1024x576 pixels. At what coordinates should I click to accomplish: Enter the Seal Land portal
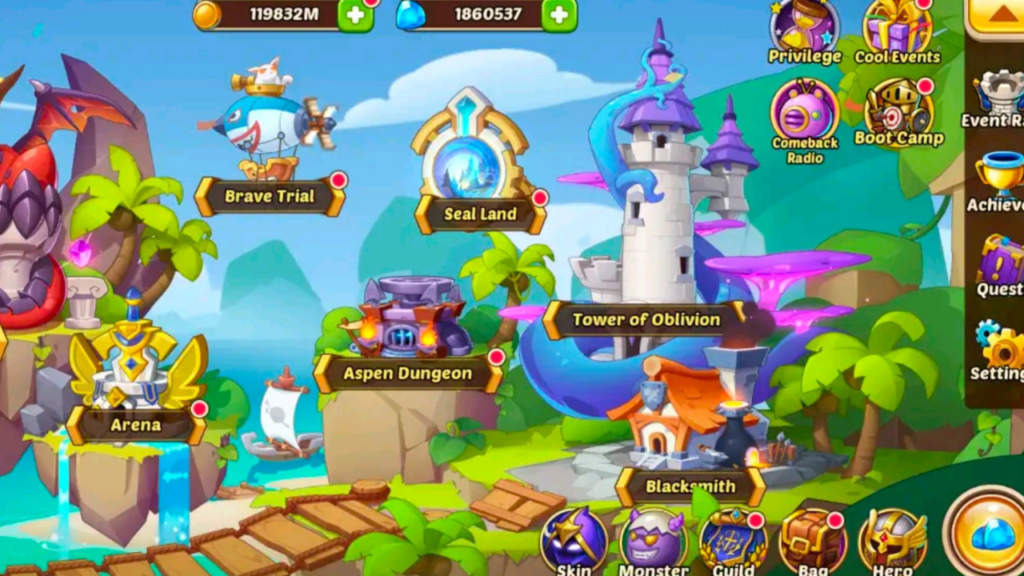(480, 213)
